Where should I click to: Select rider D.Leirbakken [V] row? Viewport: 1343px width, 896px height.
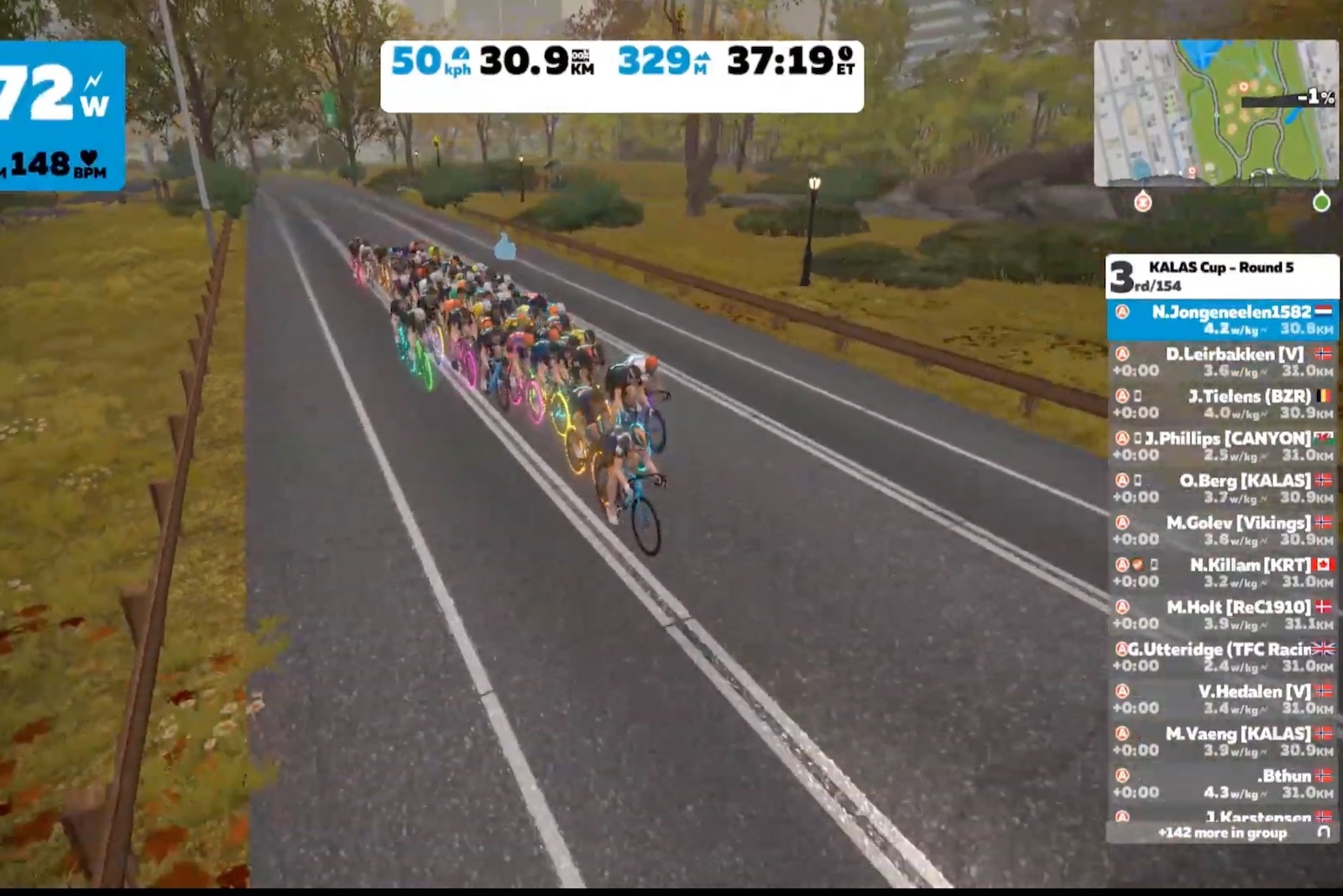[x=1222, y=362]
